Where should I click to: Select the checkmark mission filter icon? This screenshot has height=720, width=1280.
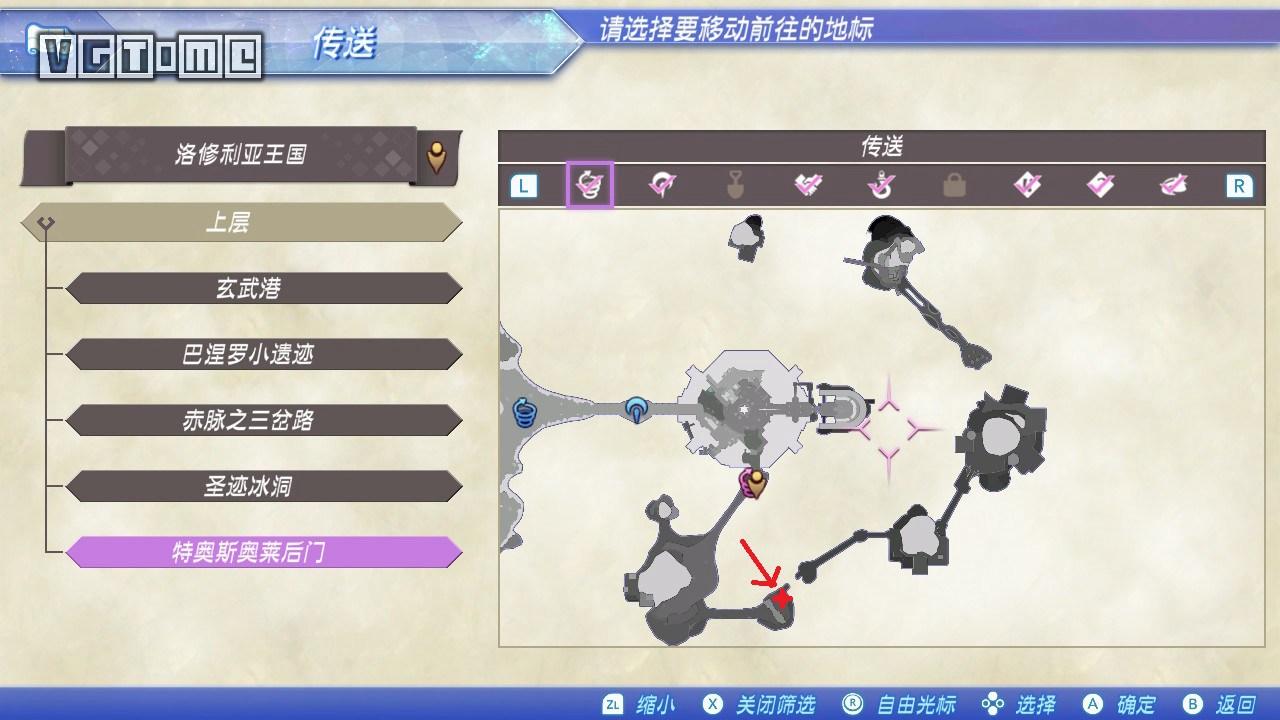click(1028, 184)
